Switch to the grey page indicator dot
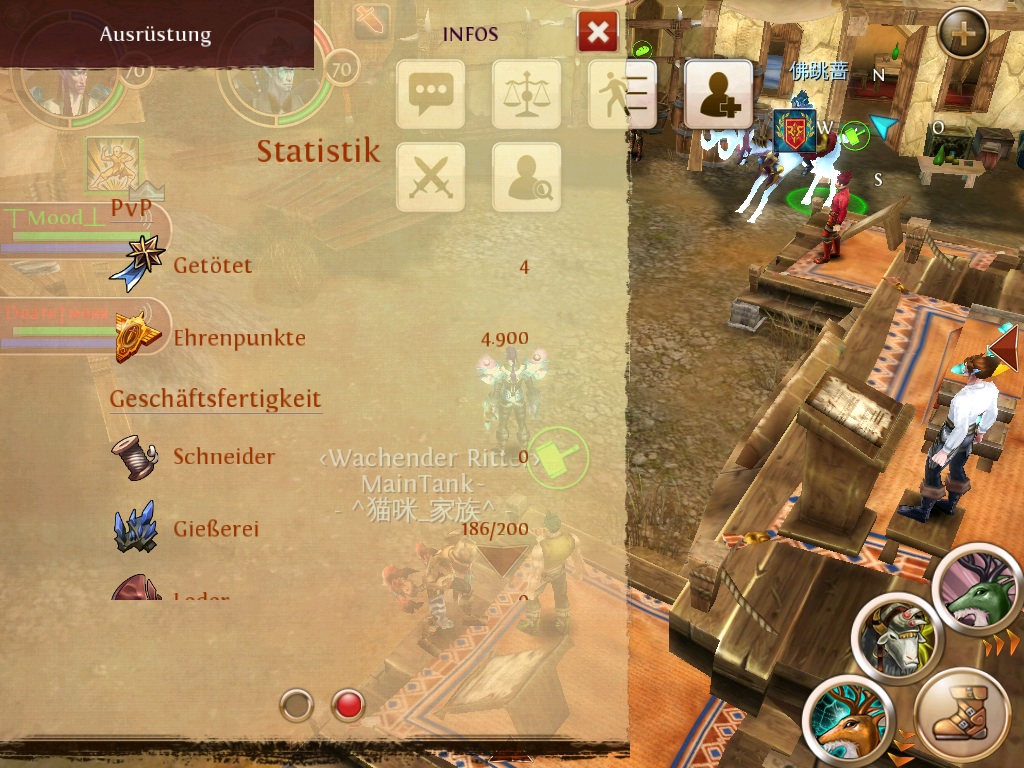Viewport: 1024px width, 768px height. 297,705
